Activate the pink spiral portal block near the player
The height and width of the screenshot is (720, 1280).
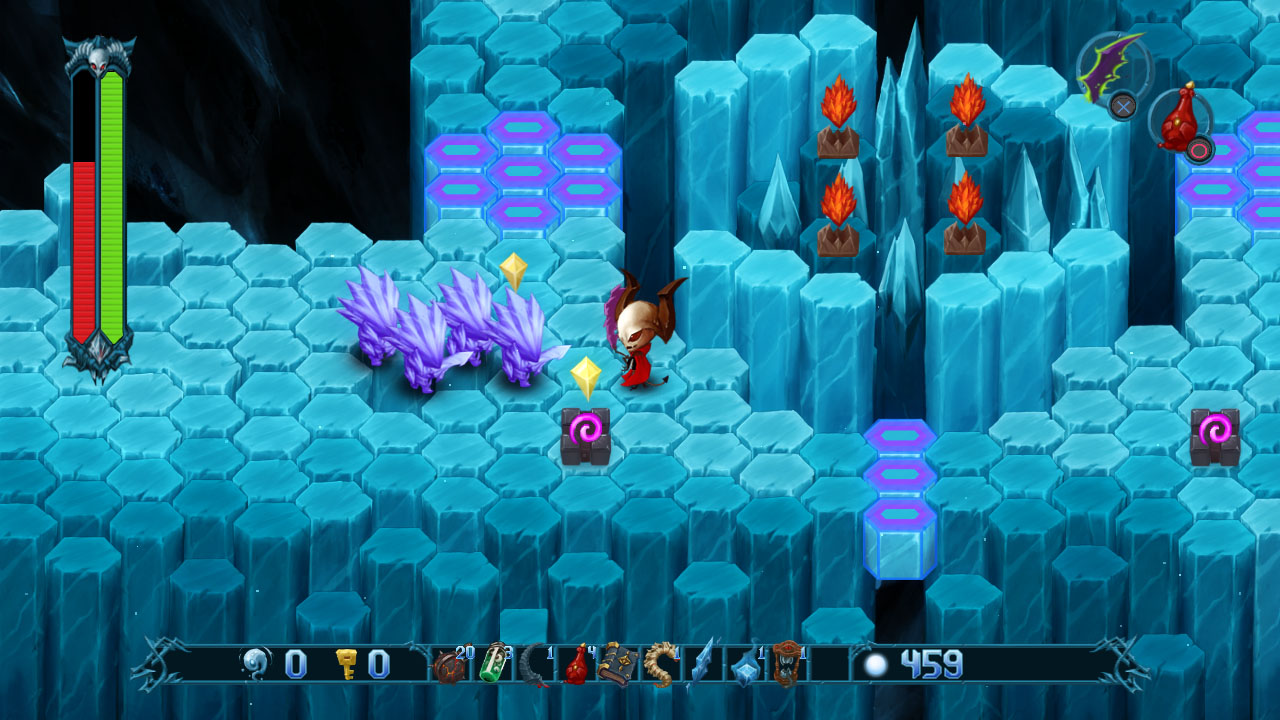(586, 430)
